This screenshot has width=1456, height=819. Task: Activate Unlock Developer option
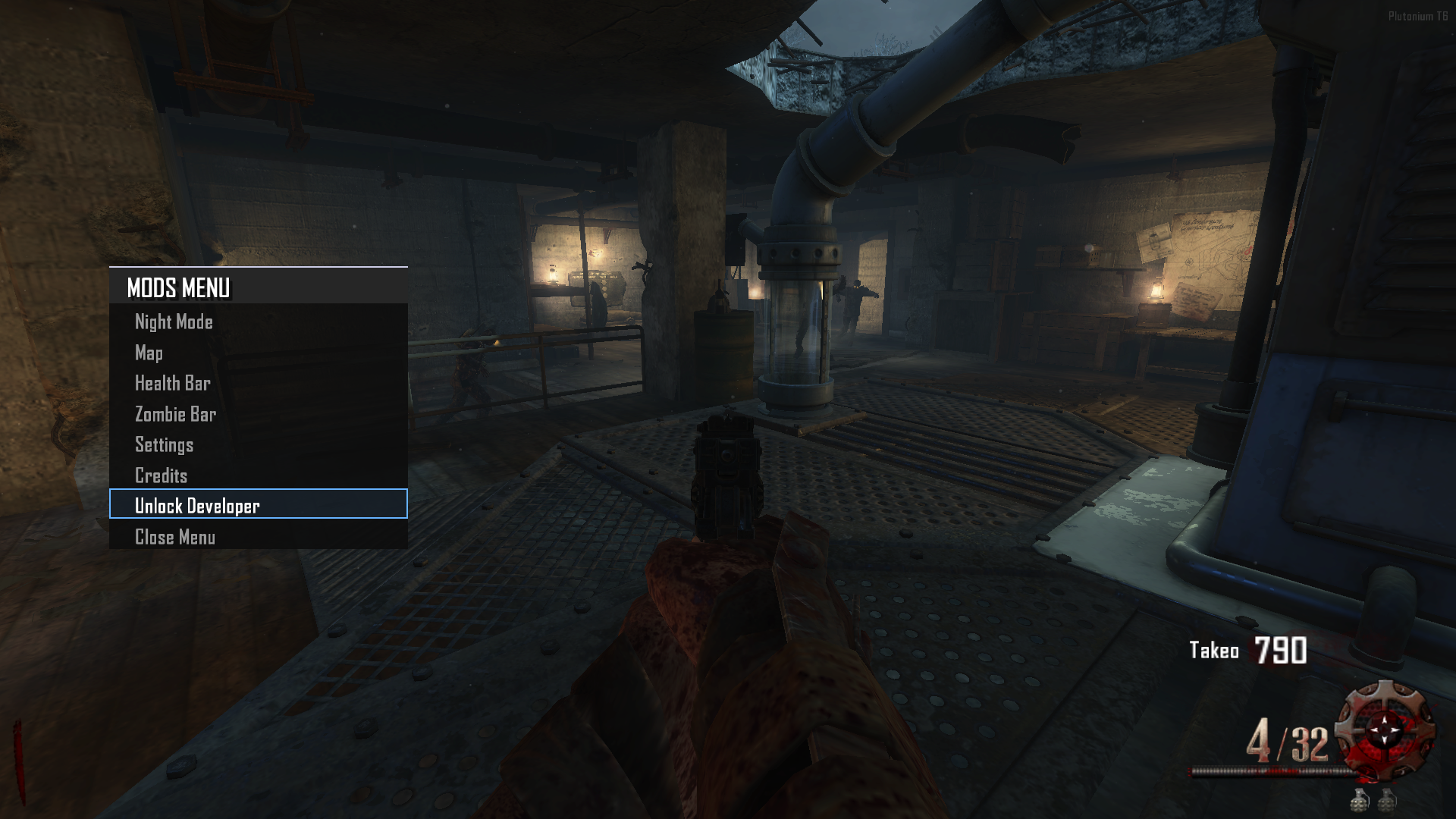(197, 505)
